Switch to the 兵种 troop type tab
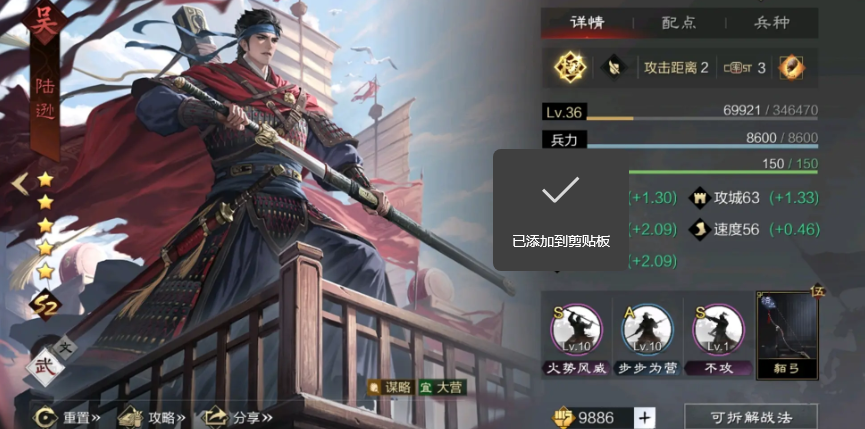The image size is (865, 429). 771,23
